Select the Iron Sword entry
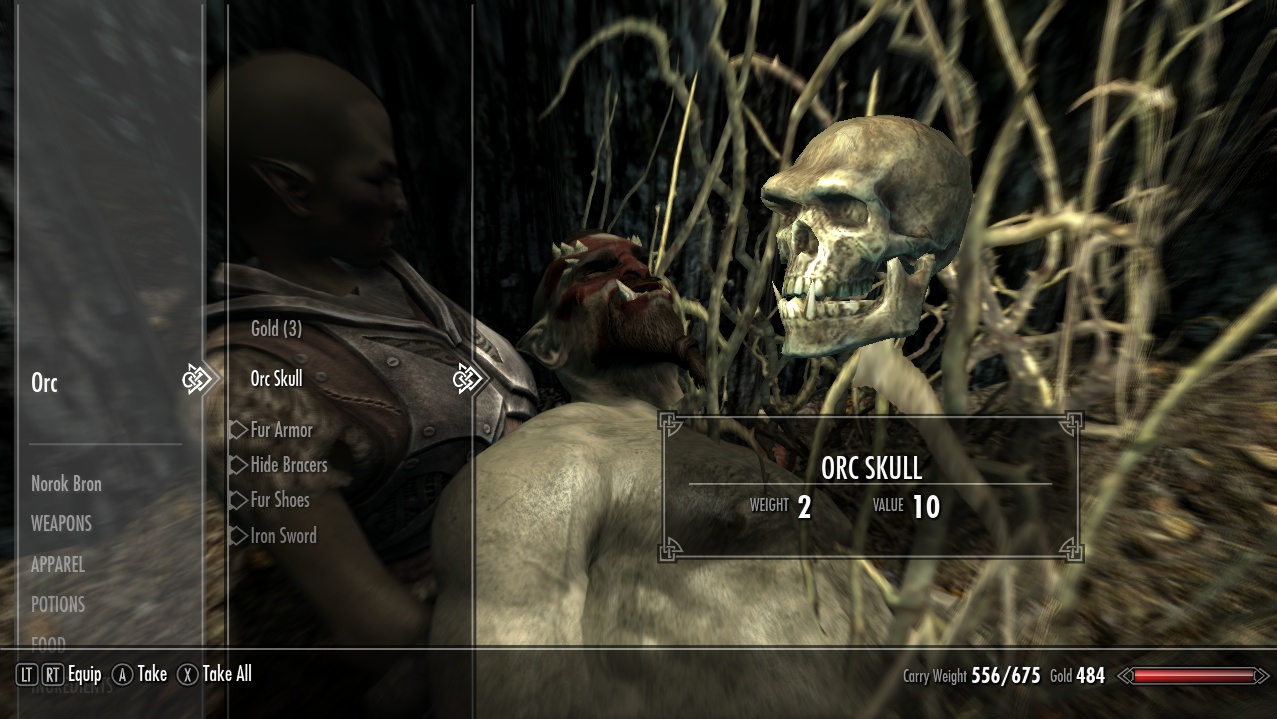 [x=283, y=536]
